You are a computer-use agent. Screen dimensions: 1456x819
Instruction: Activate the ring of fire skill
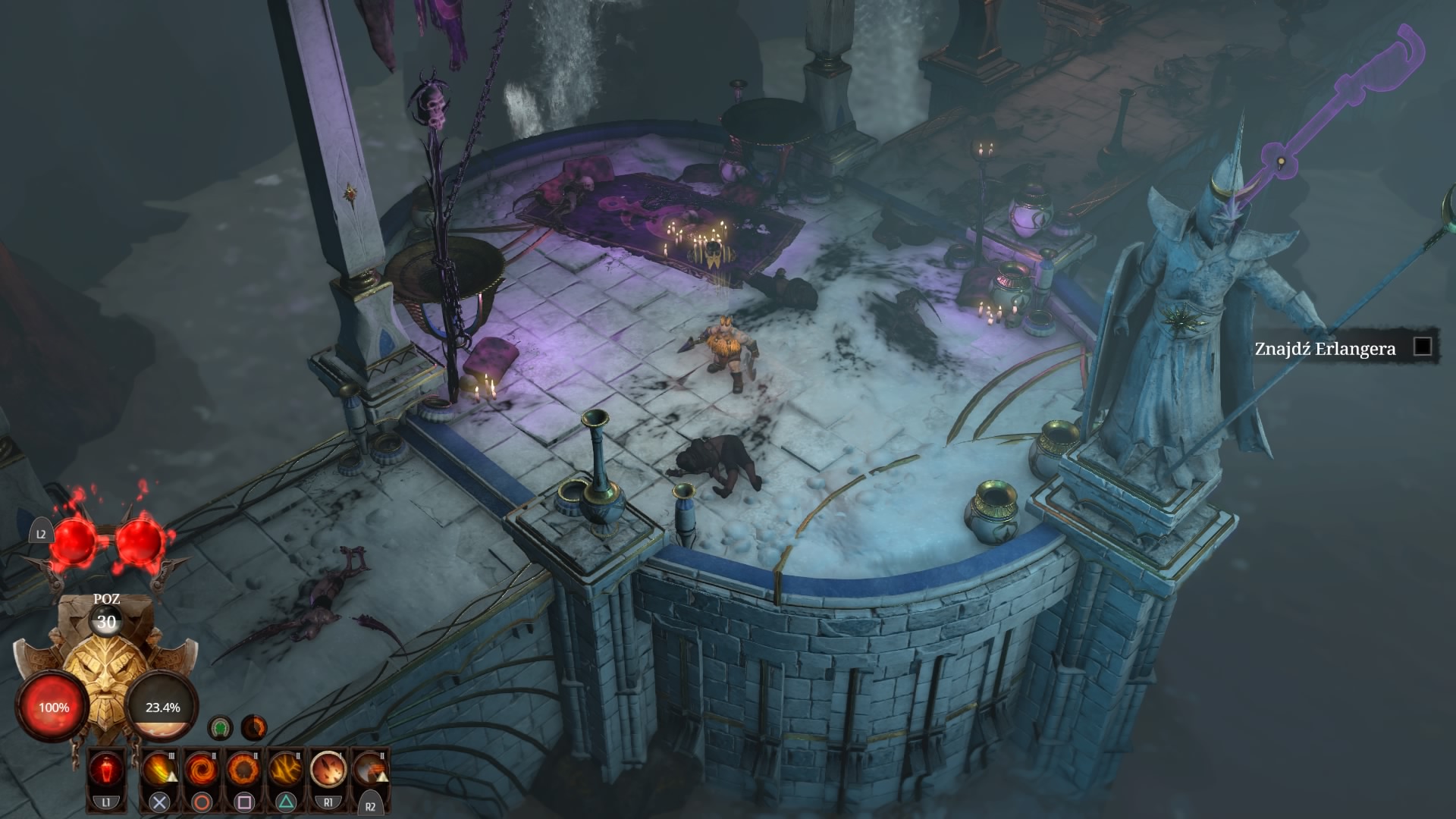243,770
